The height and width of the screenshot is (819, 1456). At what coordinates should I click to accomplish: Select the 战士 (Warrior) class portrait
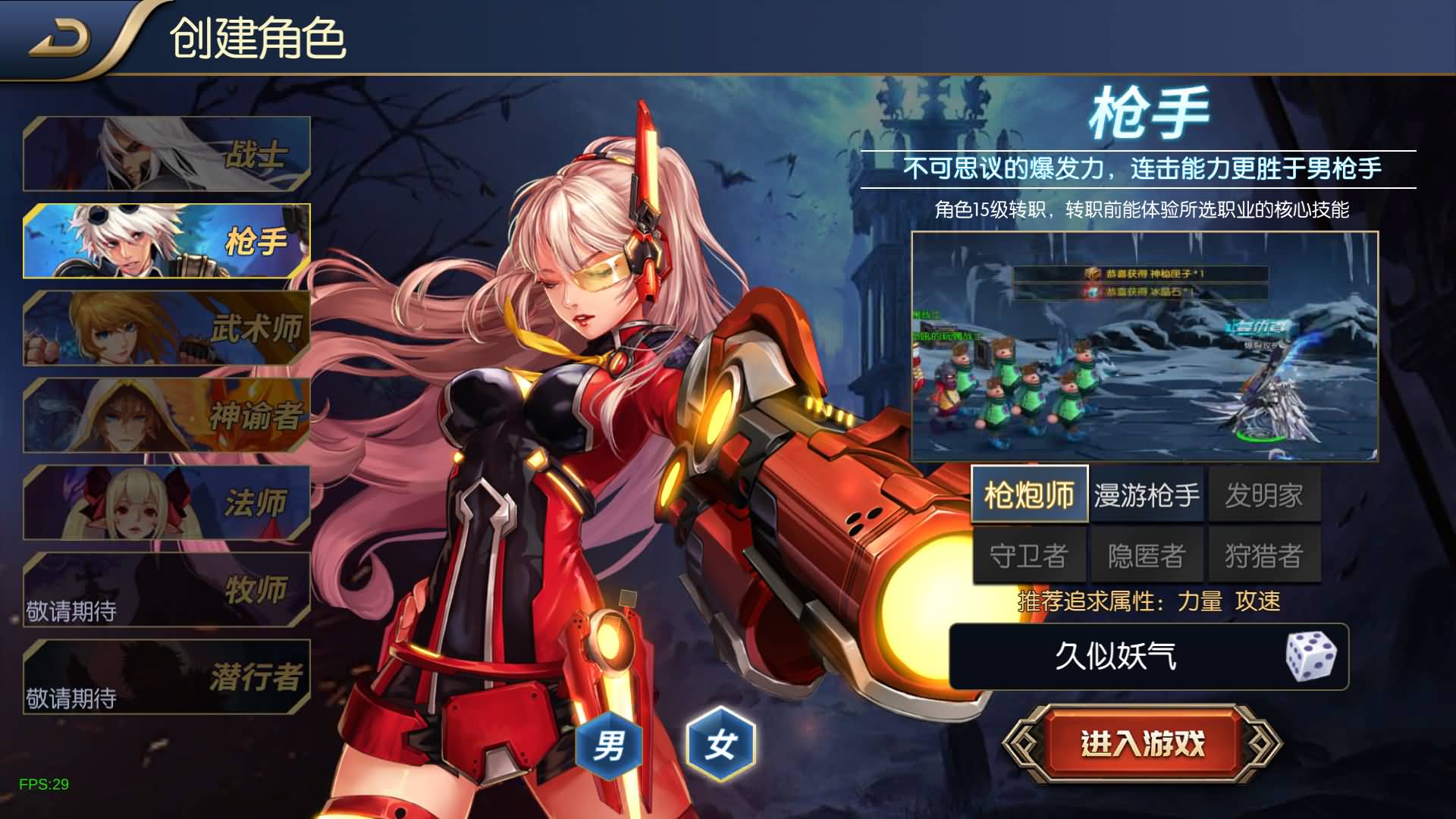tap(168, 154)
